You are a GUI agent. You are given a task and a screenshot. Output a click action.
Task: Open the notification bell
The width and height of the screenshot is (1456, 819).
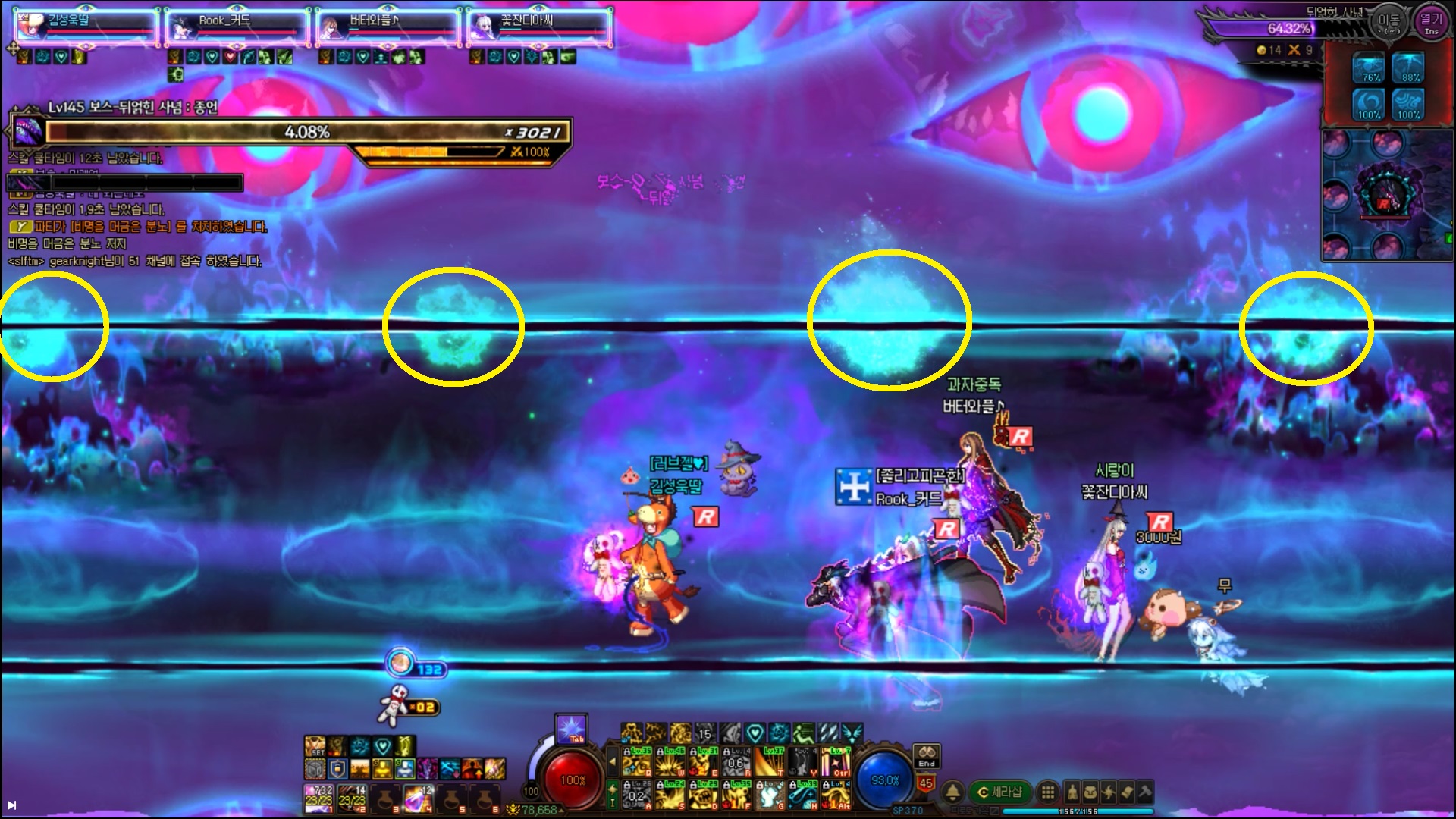tap(952, 792)
